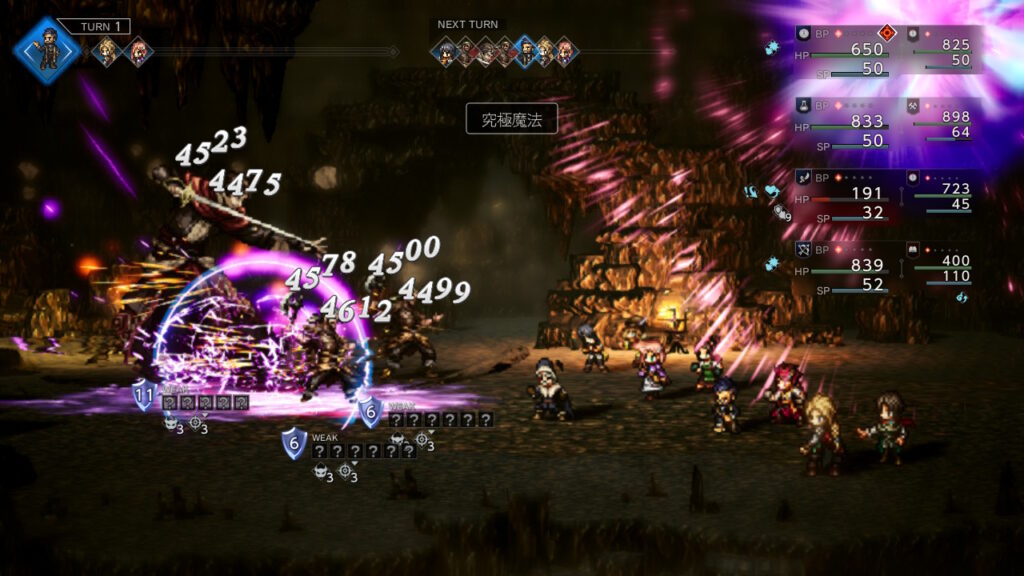
Task: Choose the reserve member panel with 898 HP
Action: coord(942,120)
